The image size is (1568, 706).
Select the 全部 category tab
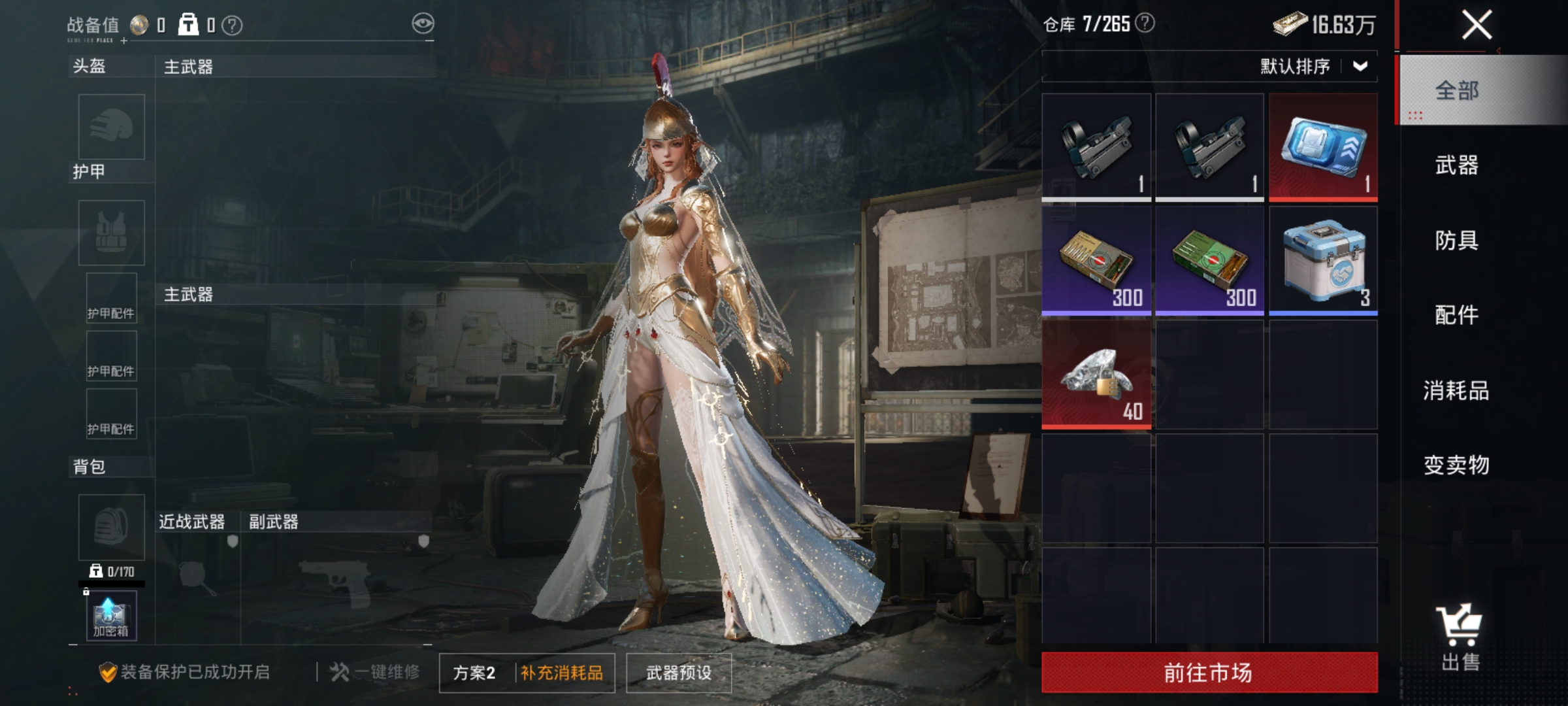(1456, 90)
